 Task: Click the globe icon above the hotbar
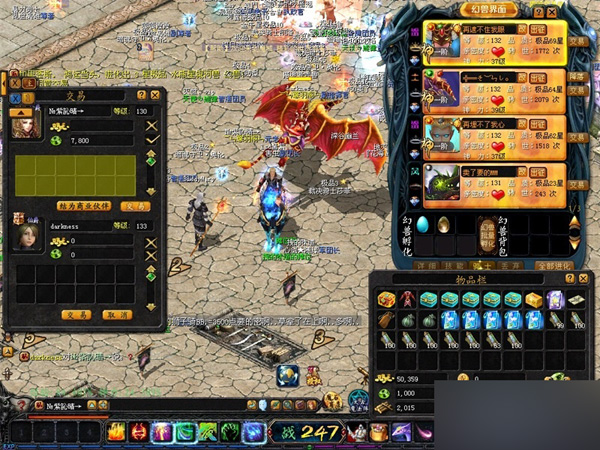(x=287, y=374)
